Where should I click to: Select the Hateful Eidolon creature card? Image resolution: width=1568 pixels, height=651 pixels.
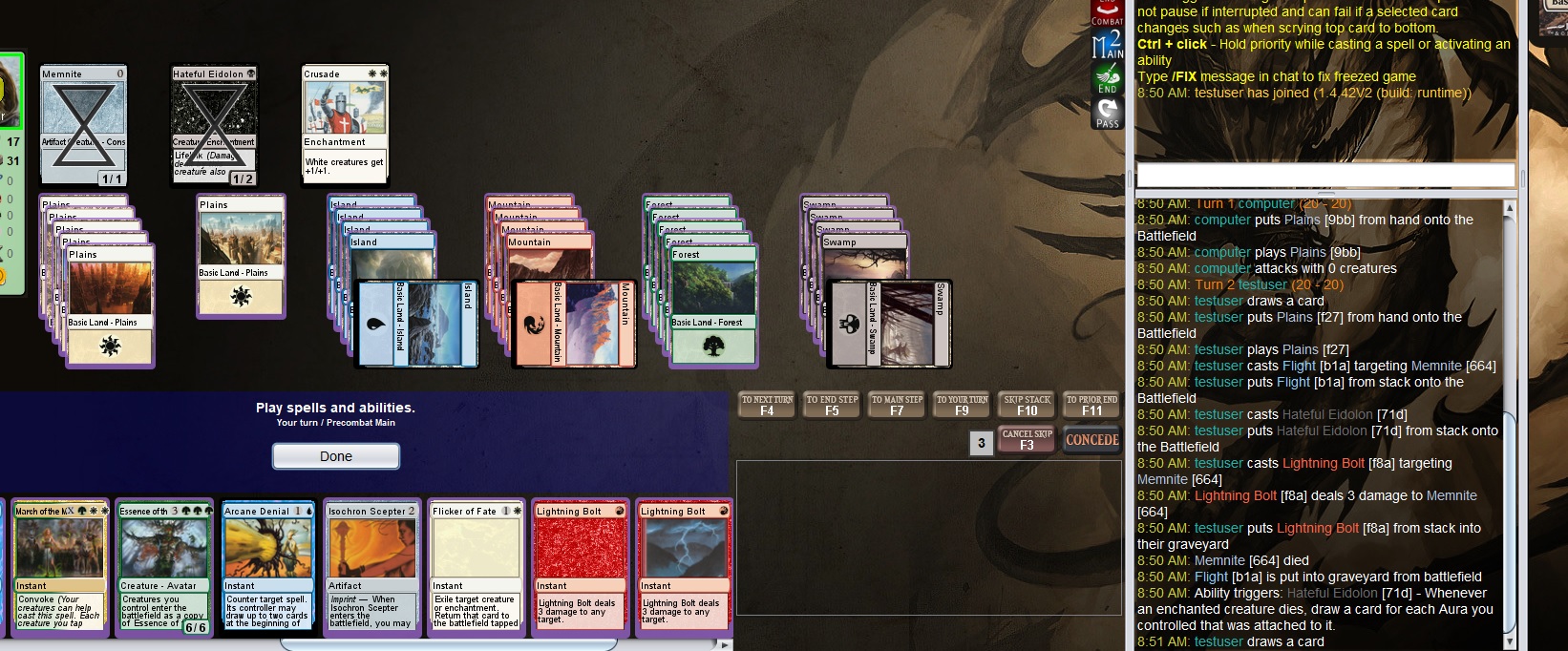pos(214,124)
